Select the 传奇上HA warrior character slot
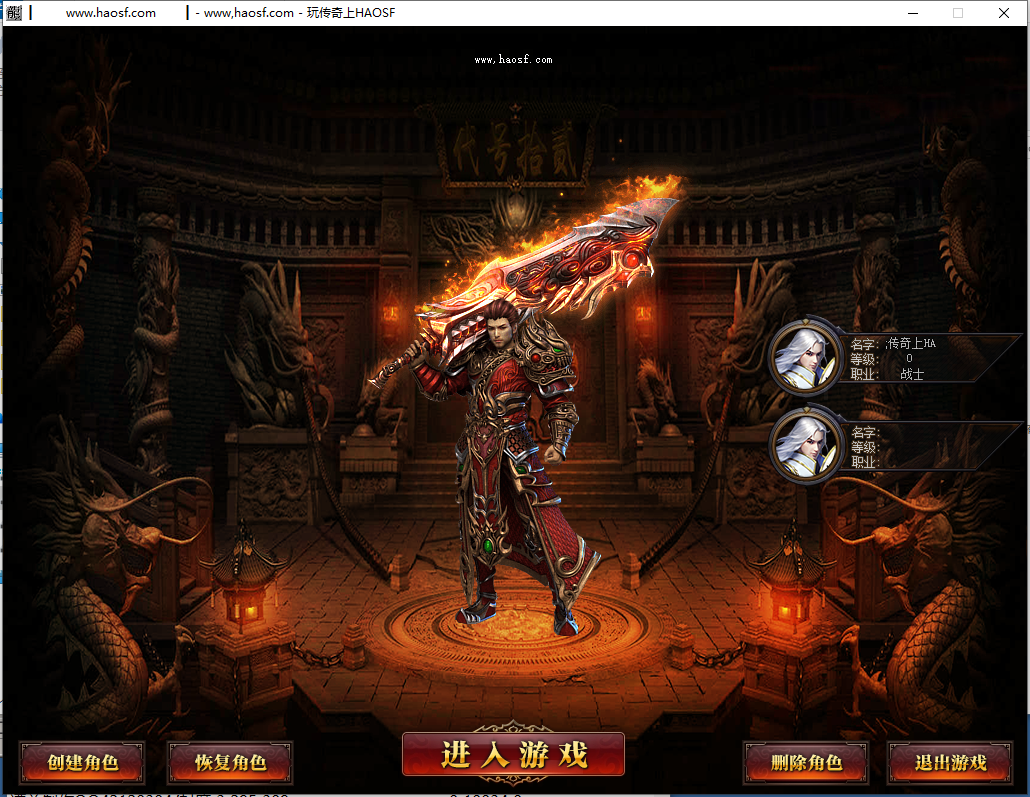1030x797 pixels. (806, 358)
